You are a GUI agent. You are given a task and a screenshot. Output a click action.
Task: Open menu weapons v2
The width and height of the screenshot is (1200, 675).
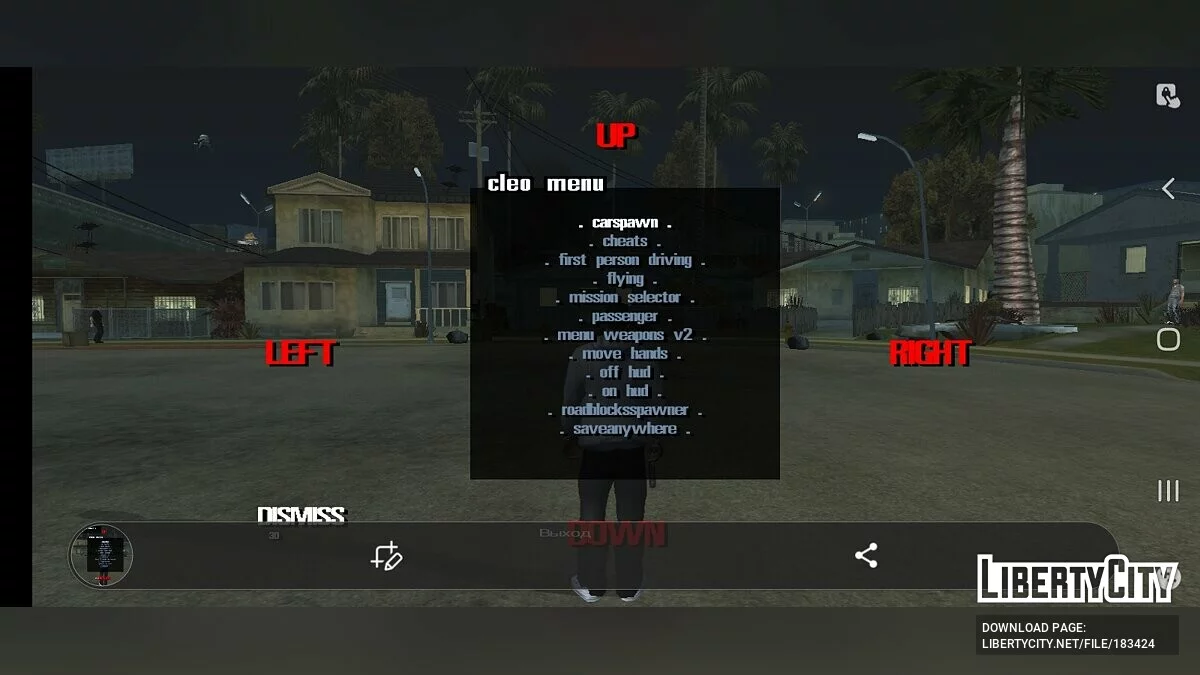tap(624, 335)
